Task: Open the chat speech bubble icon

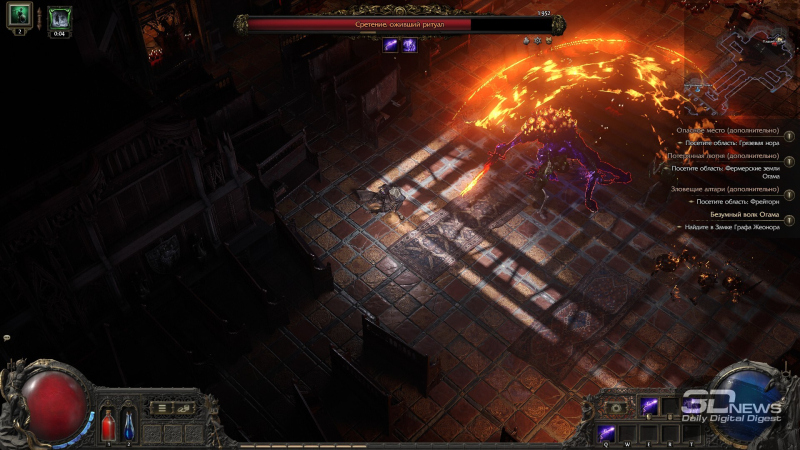Action: pos(7,337)
